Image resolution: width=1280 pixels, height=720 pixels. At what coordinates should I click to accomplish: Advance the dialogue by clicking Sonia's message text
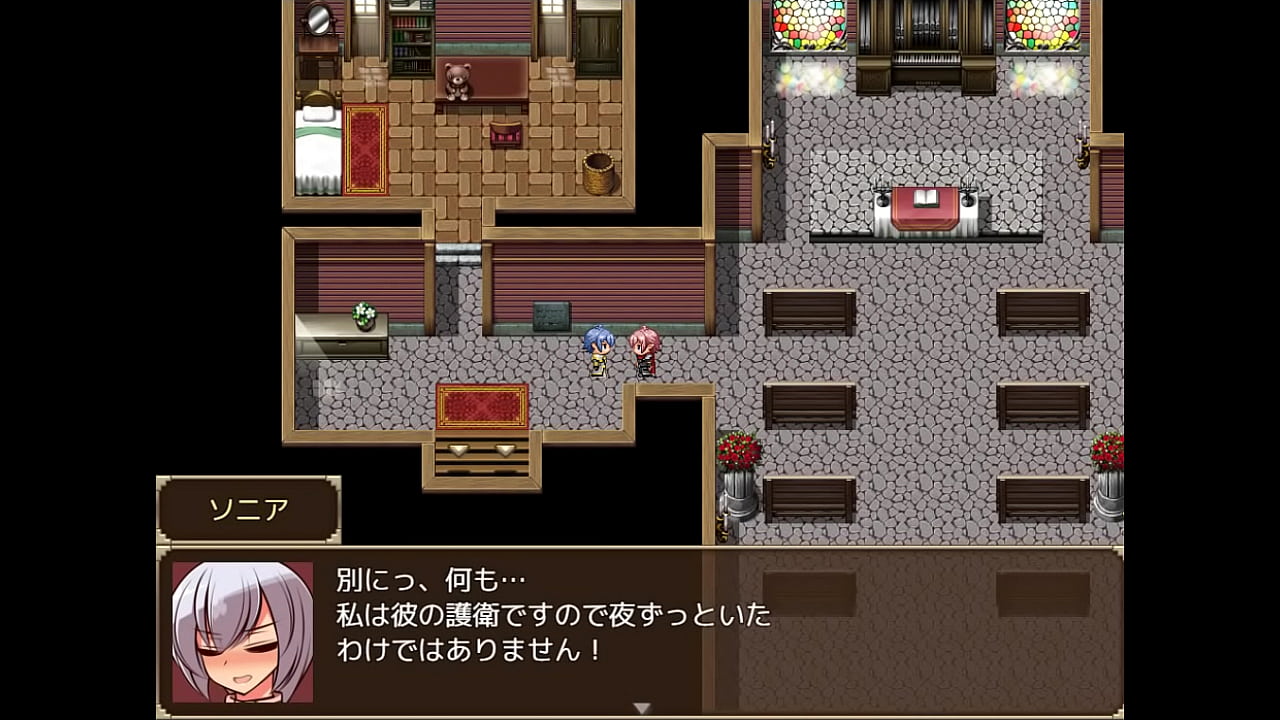[x=553, y=615]
